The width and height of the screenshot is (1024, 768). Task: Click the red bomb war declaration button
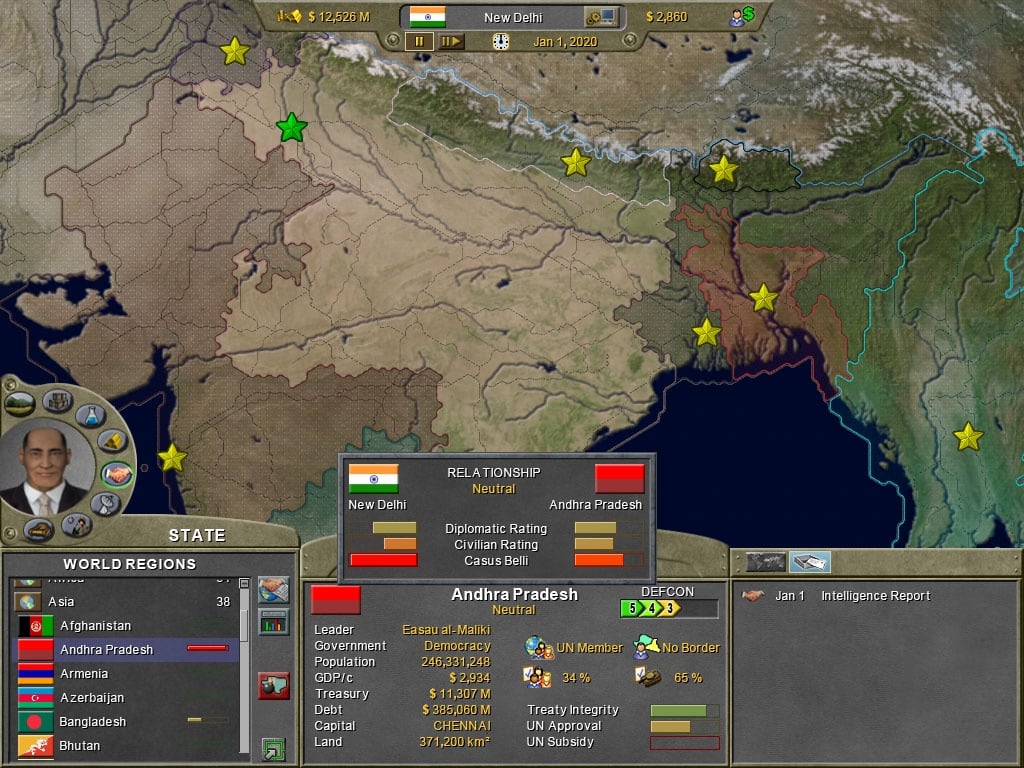(273, 686)
